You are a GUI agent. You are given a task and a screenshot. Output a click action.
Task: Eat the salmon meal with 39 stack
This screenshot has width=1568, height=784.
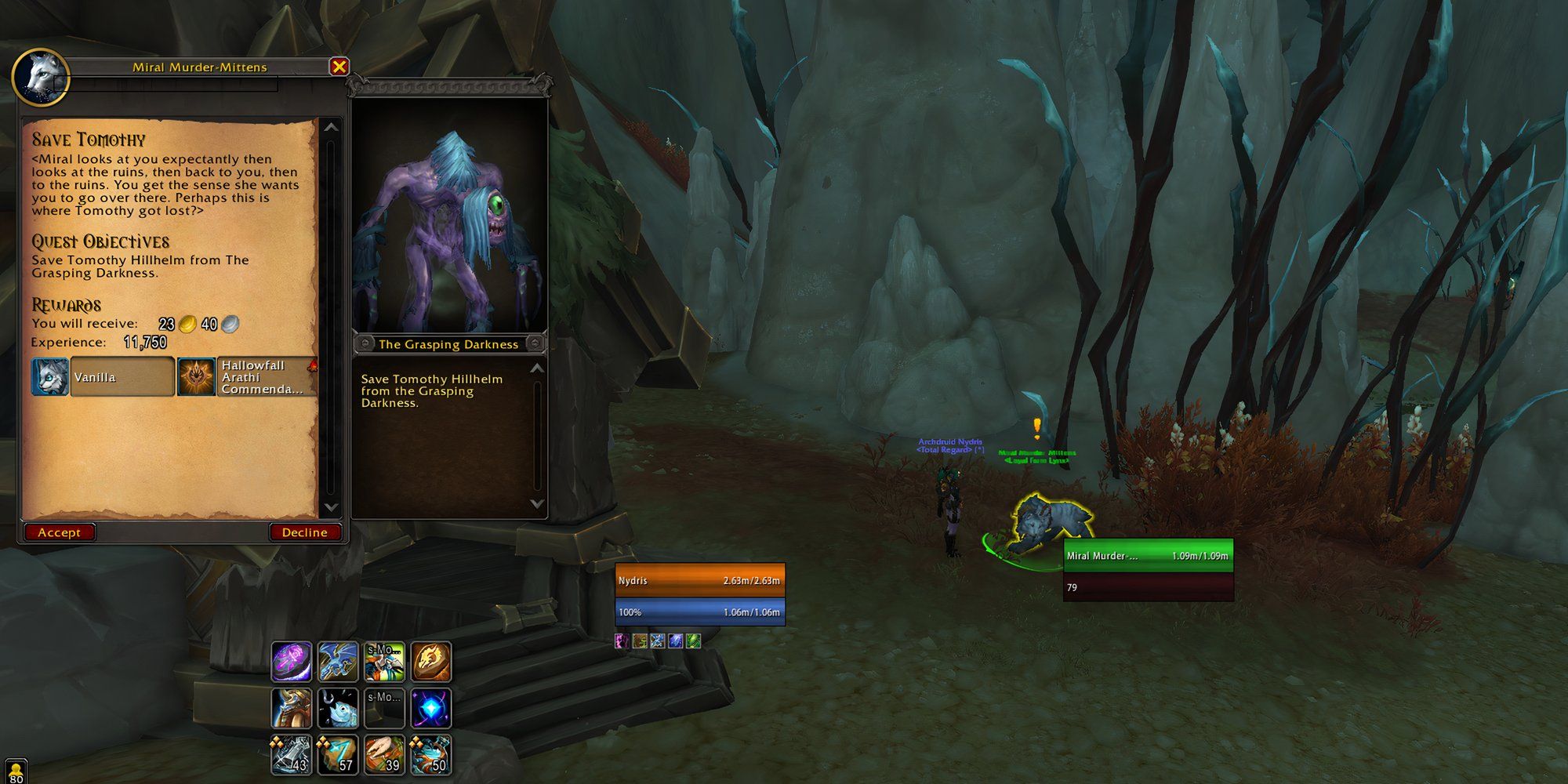(x=384, y=753)
